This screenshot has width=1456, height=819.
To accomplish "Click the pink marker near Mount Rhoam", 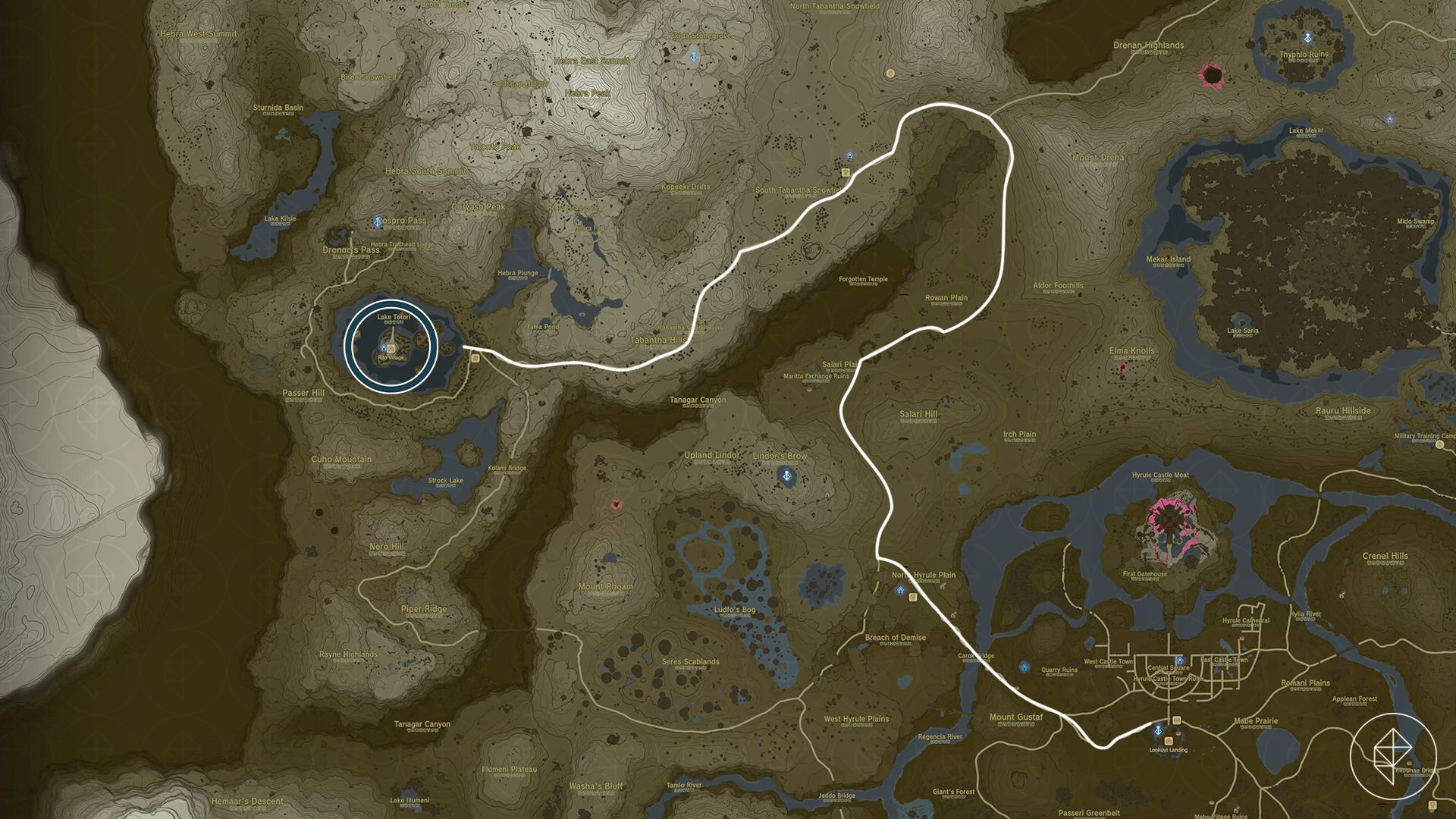I will 616,503.
